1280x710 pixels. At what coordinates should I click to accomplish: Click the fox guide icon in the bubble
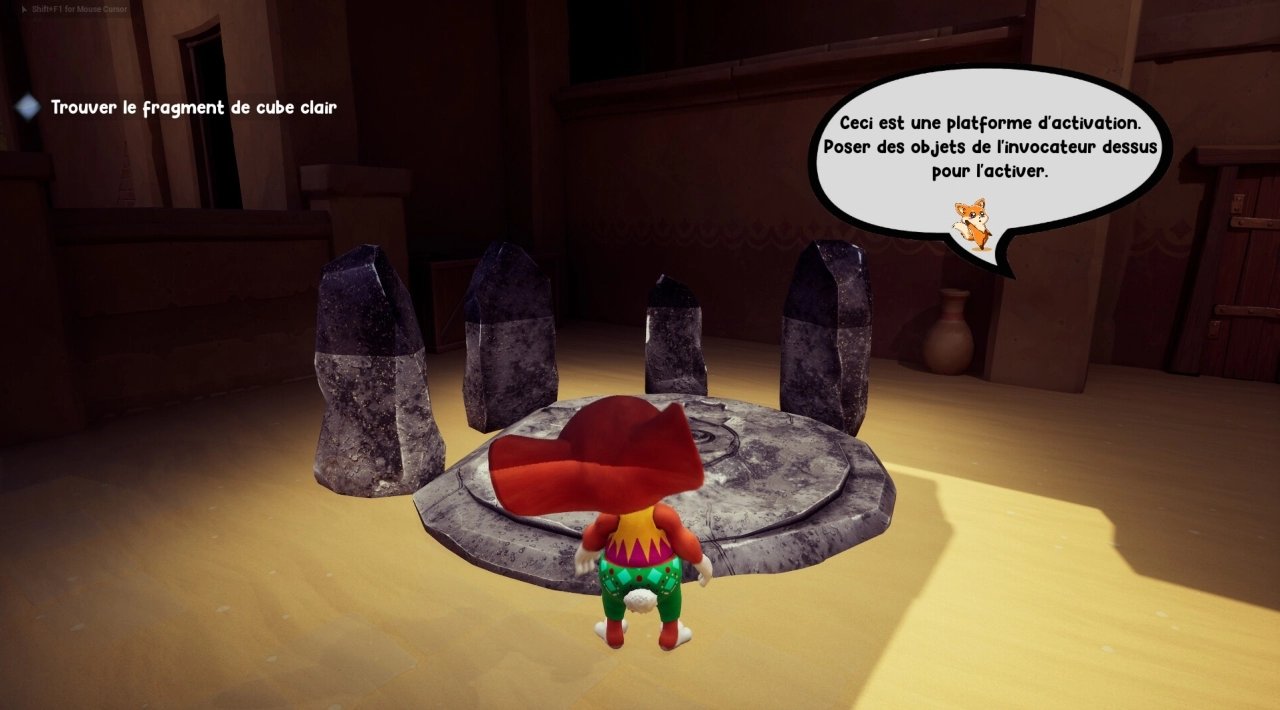click(971, 223)
